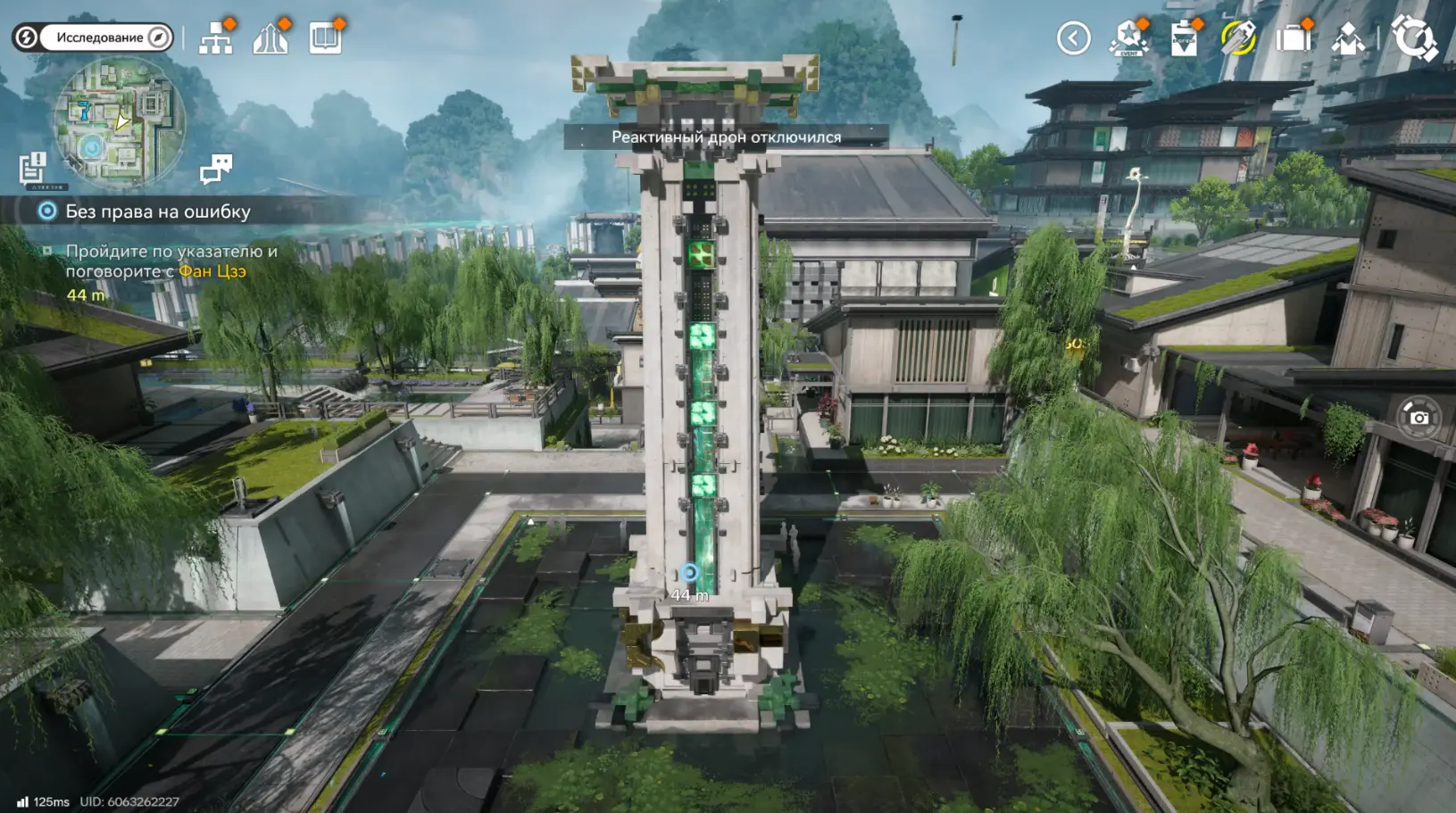Open the notice document icon with exclamation mark
Screen dimensions: 1456x813
(x=33, y=168)
